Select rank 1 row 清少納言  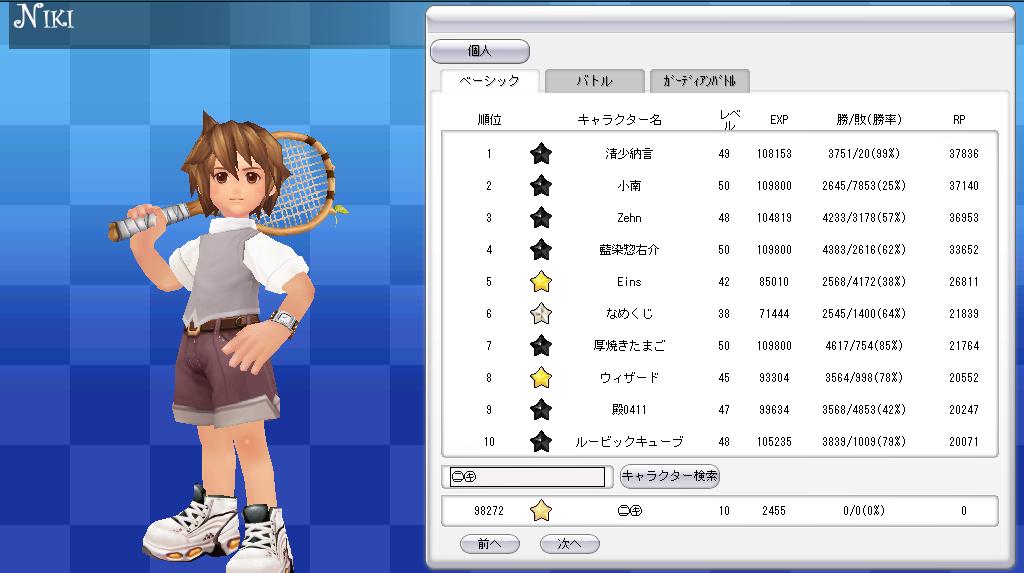[629, 154]
